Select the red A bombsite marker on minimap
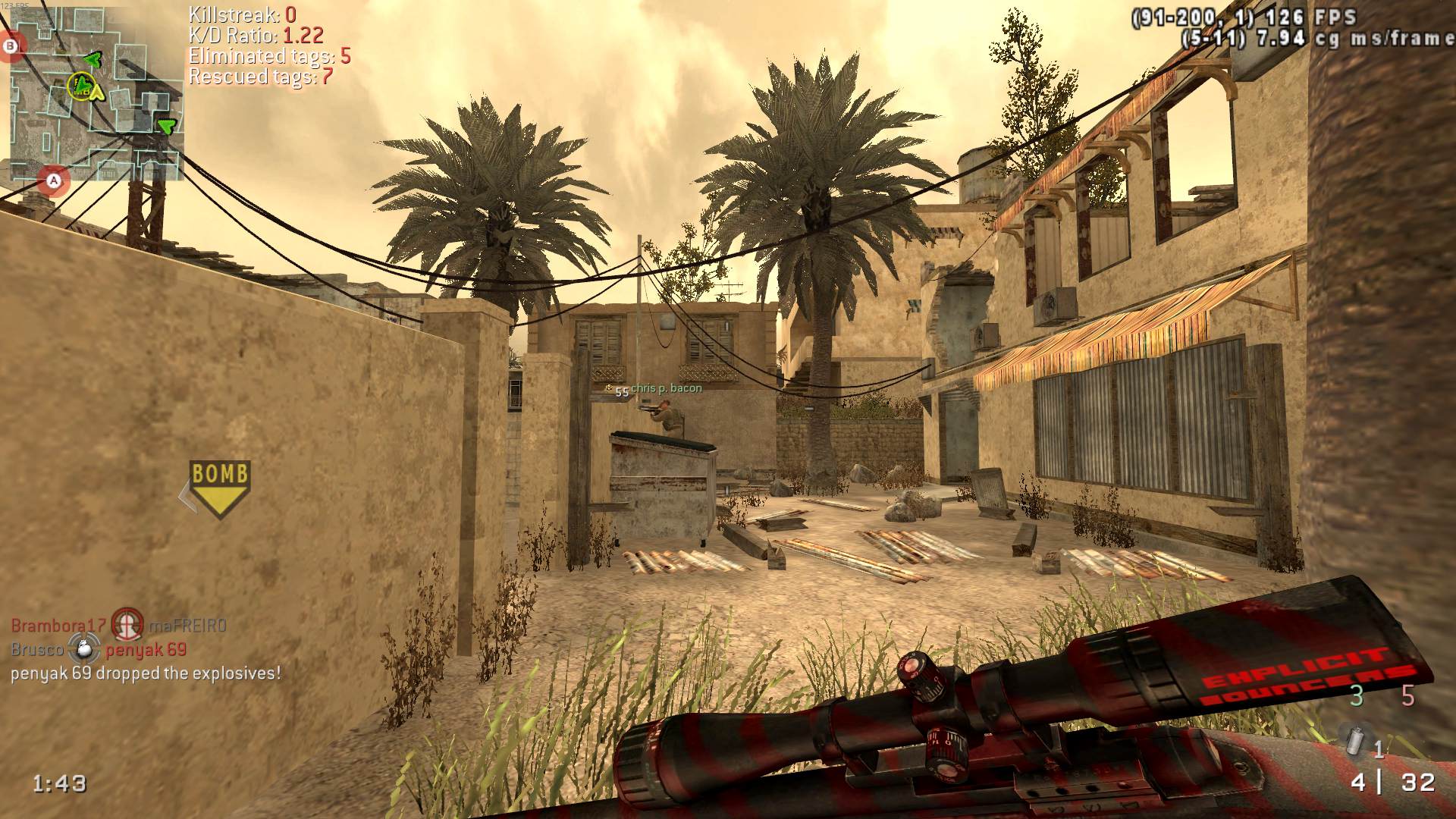1456x819 pixels. point(54,180)
